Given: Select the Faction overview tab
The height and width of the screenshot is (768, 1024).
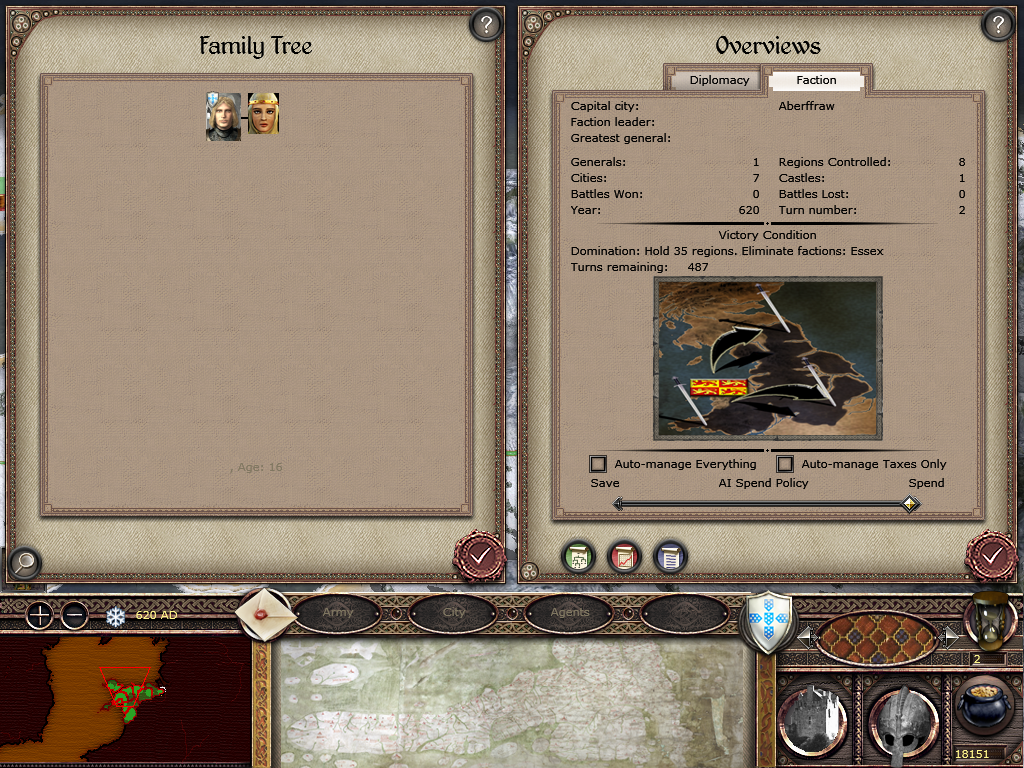Looking at the screenshot, I should (816, 80).
